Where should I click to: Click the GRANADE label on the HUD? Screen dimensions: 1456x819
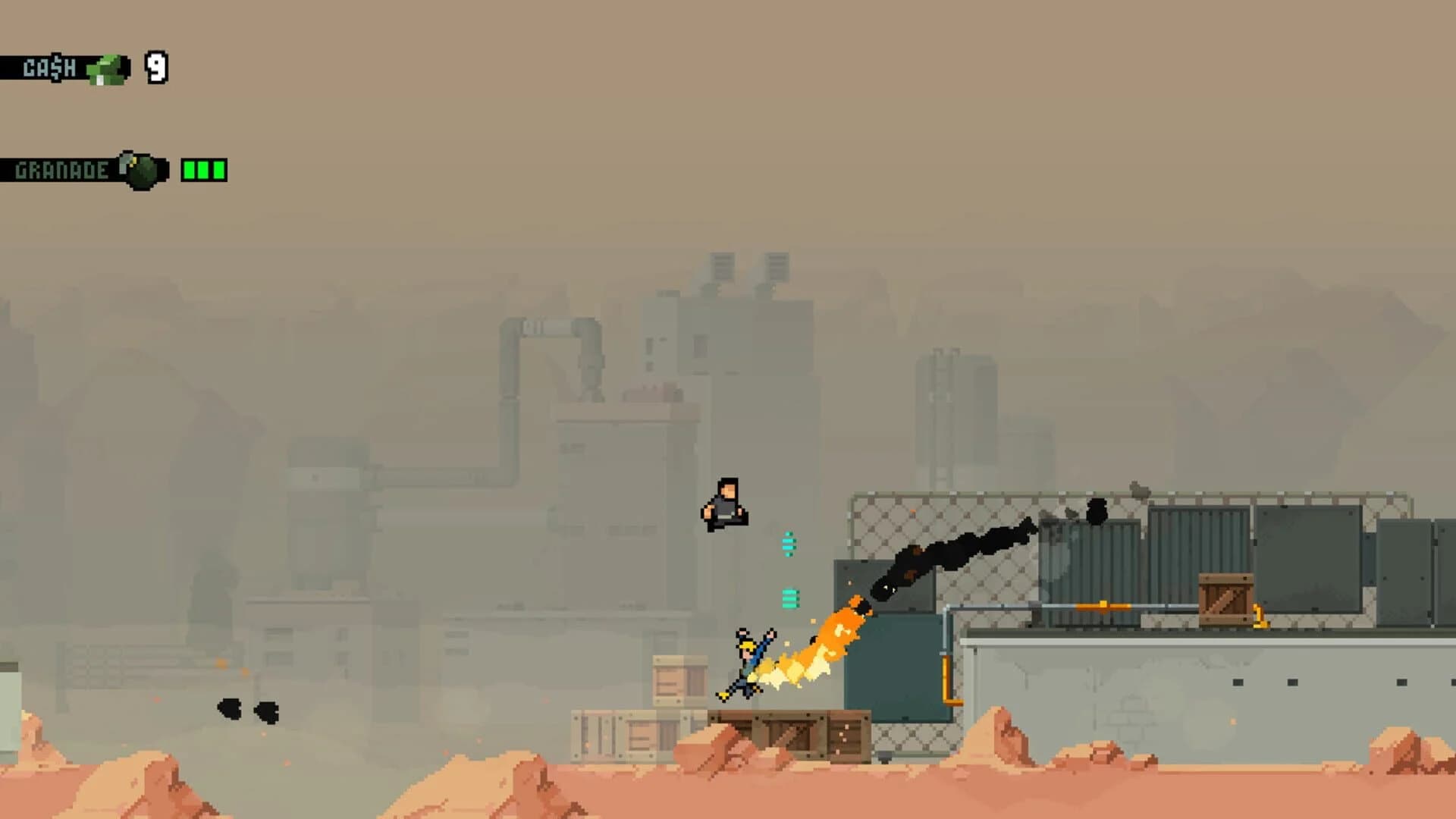point(61,169)
